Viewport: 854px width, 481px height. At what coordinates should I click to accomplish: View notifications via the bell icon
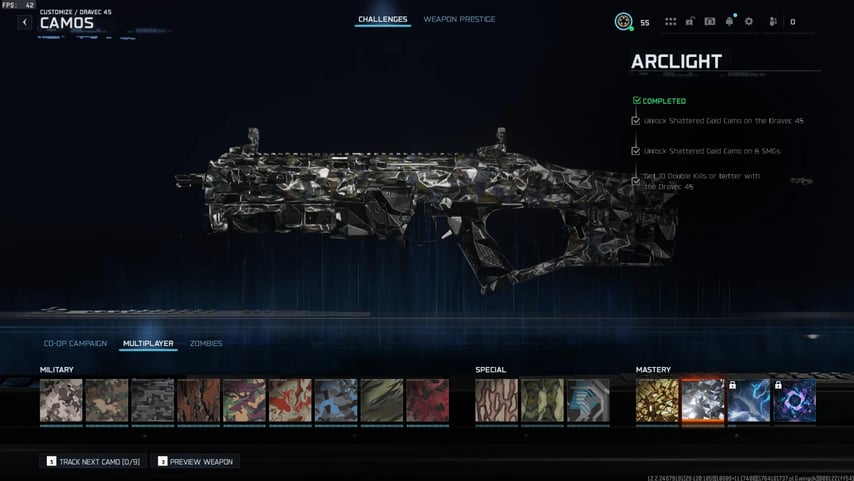[x=729, y=21]
